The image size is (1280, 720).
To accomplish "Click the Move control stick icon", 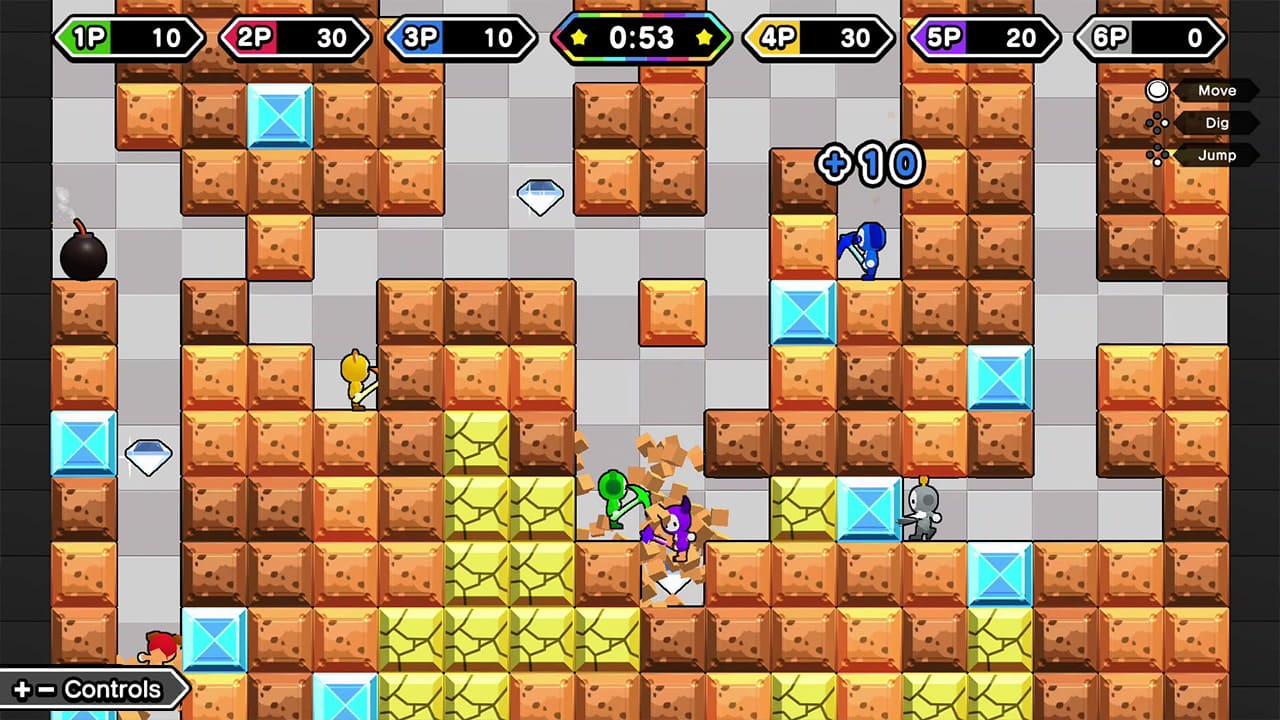I will 1156,90.
